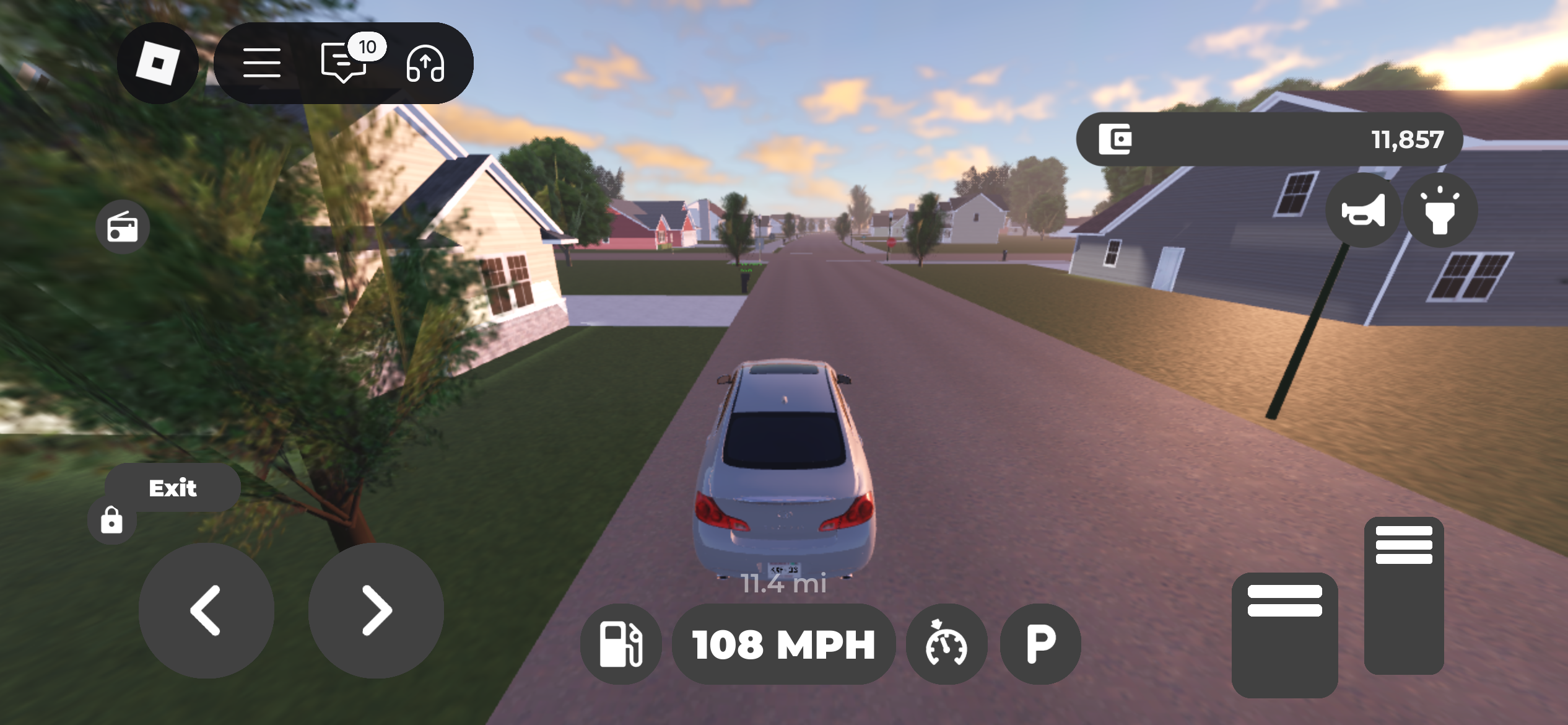This screenshot has width=1568, height=725.
Task: Tap the fuel pump icon
Action: click(621, 644)
